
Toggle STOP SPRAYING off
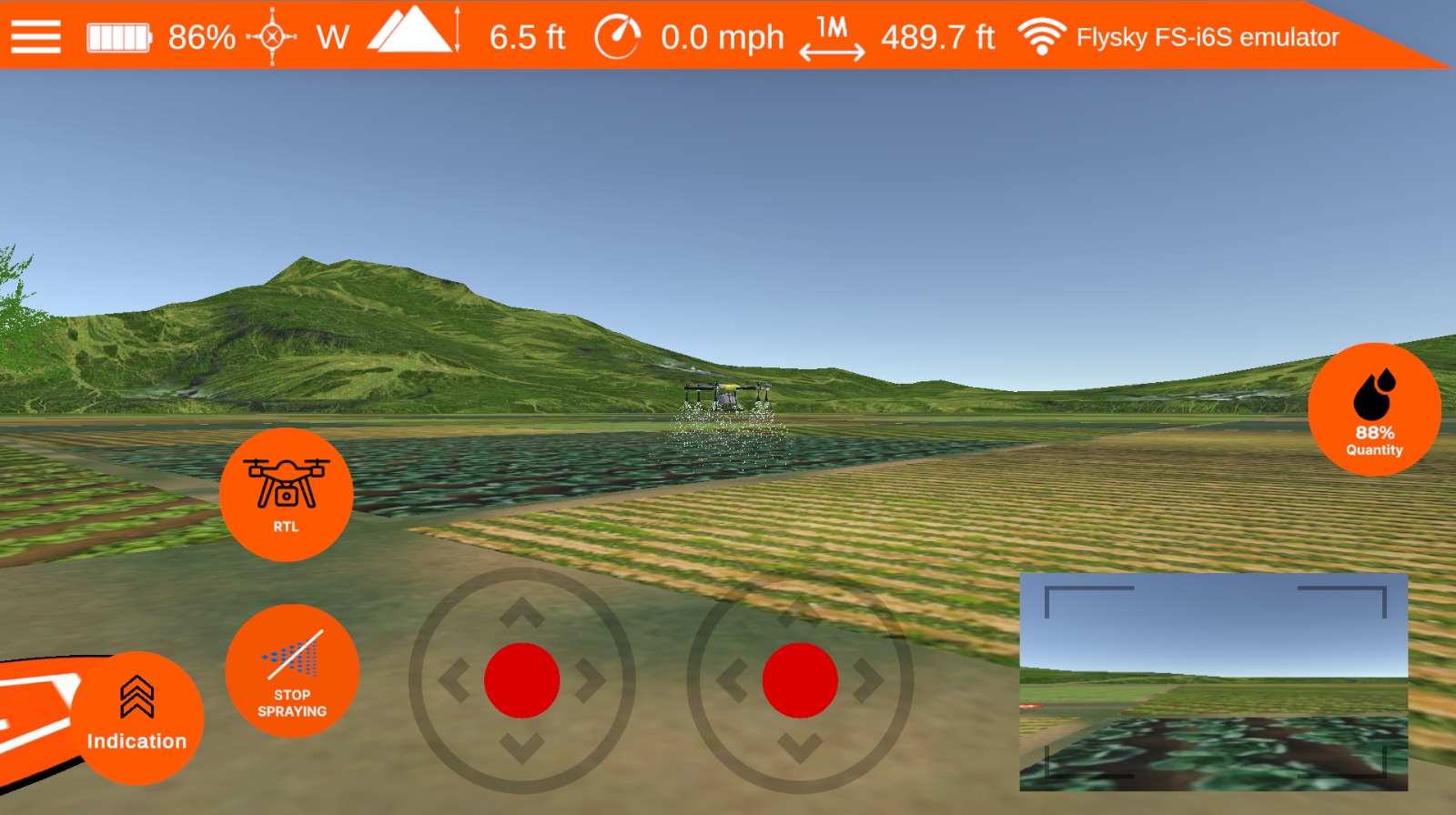click(293, 670)
